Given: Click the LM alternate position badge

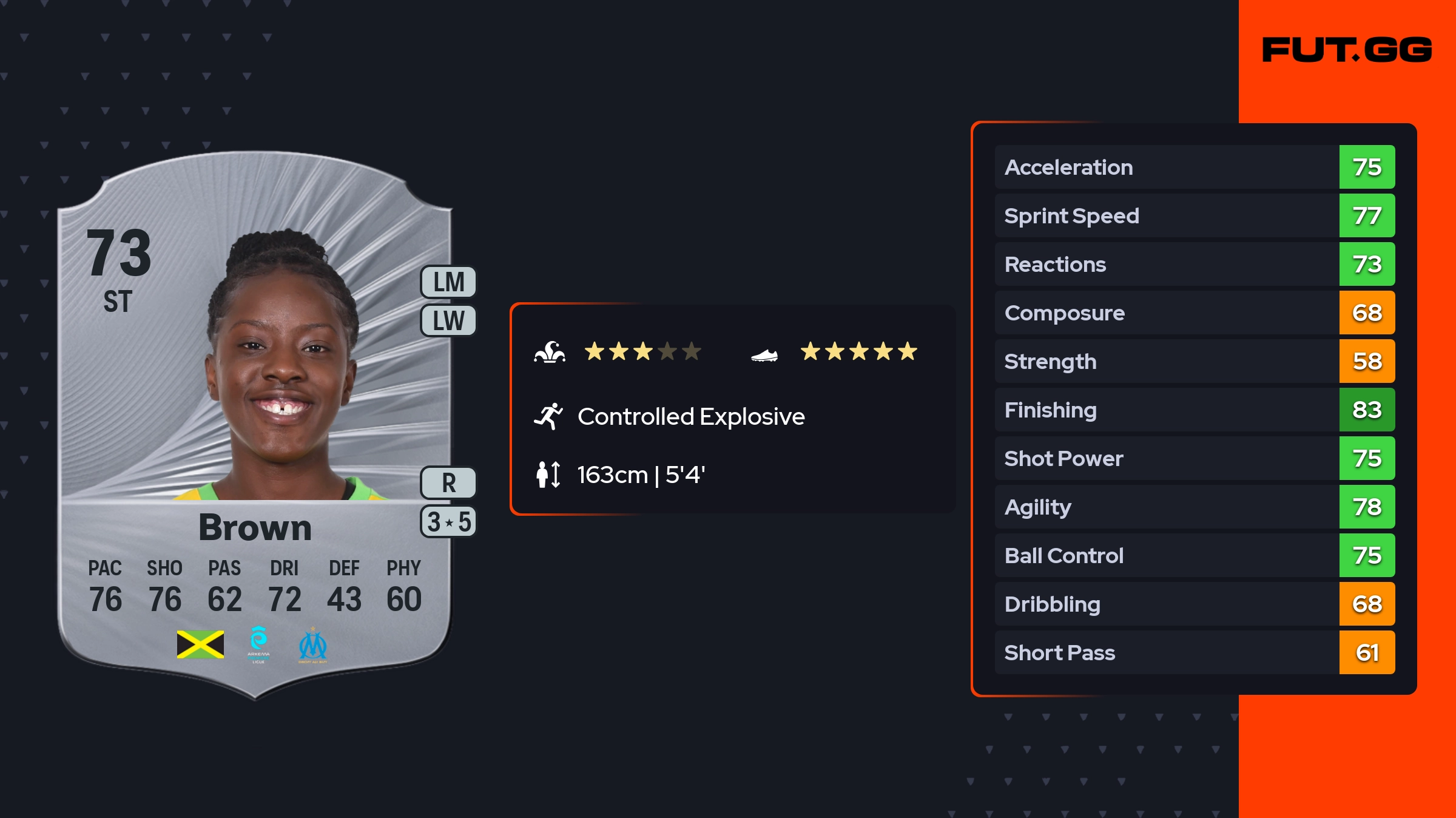Looking at the screenshot, I should pos(448,282).
